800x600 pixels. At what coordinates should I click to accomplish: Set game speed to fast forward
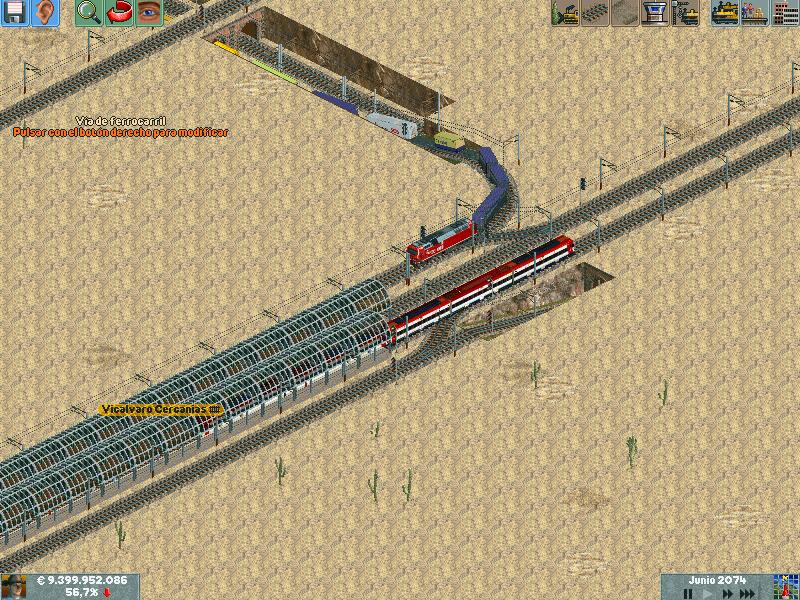click(x=727, y=593)
